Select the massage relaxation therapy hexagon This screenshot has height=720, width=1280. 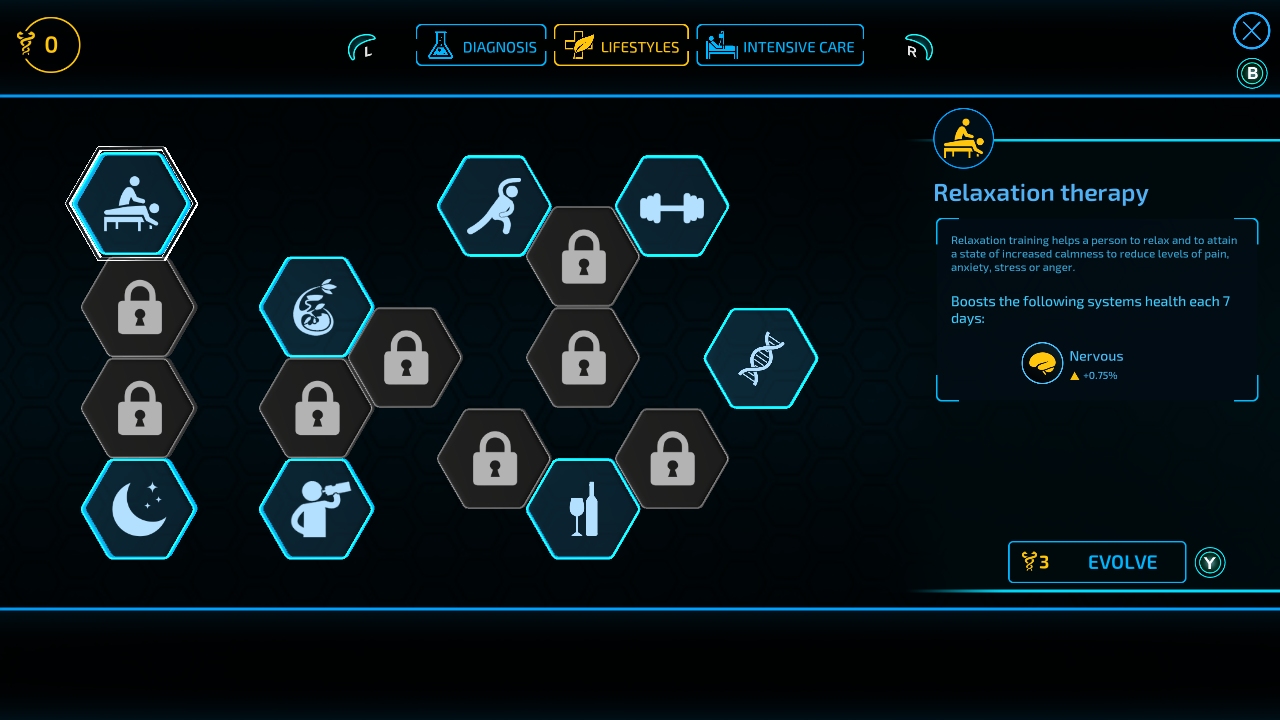coord(132,204)
